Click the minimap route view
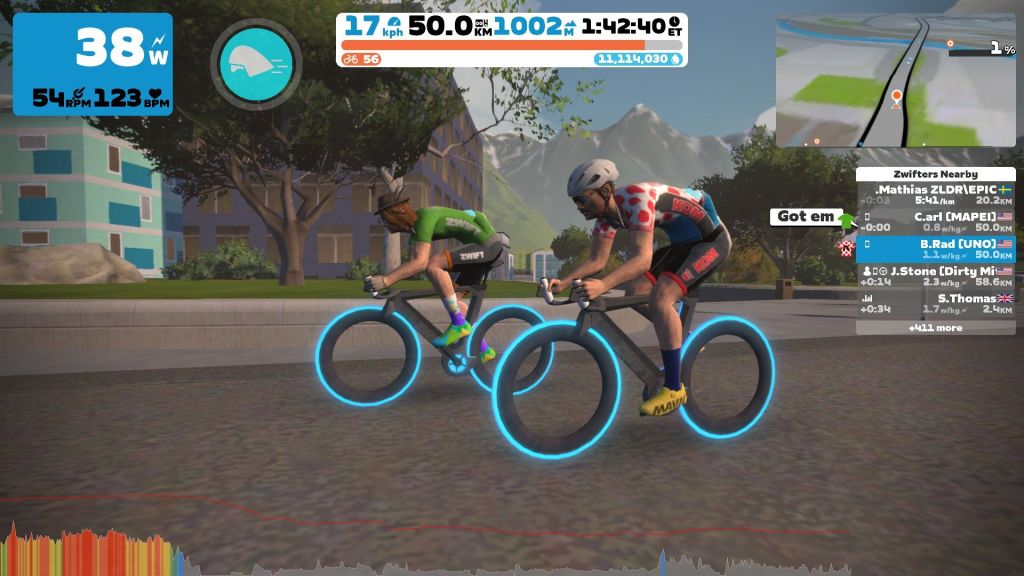The image size is (1024, 576). [x=895, y=80]
